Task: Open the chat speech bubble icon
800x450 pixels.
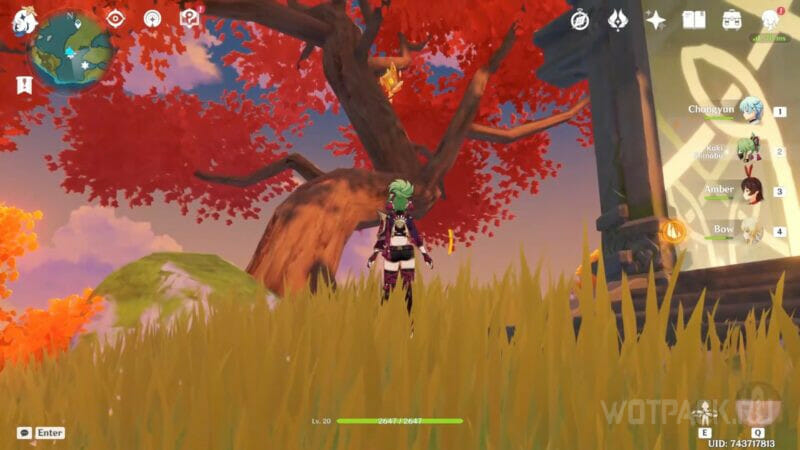Action: (x=24, y=433)
